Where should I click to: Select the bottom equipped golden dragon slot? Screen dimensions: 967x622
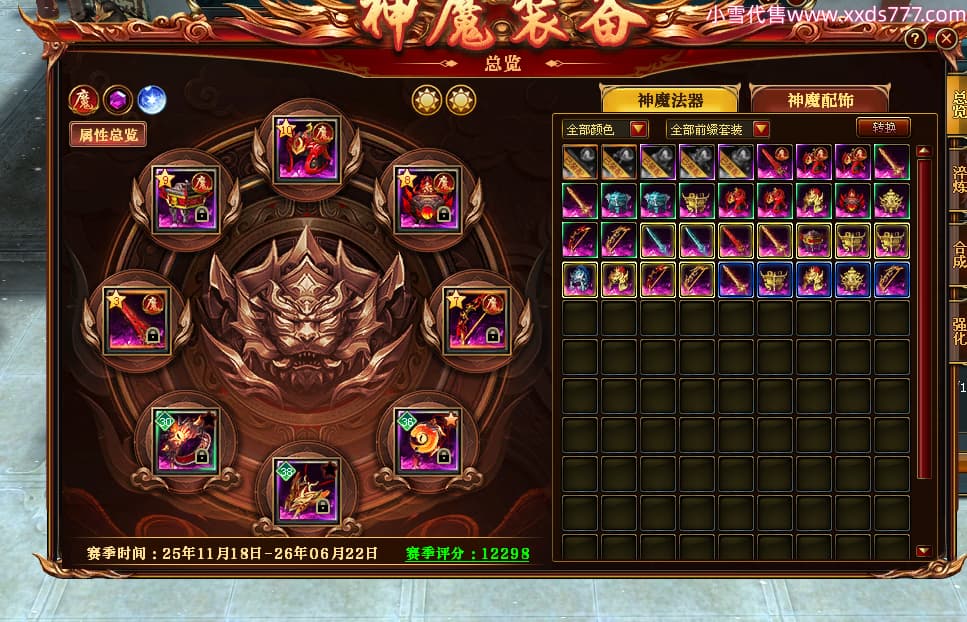click(307, 490)
